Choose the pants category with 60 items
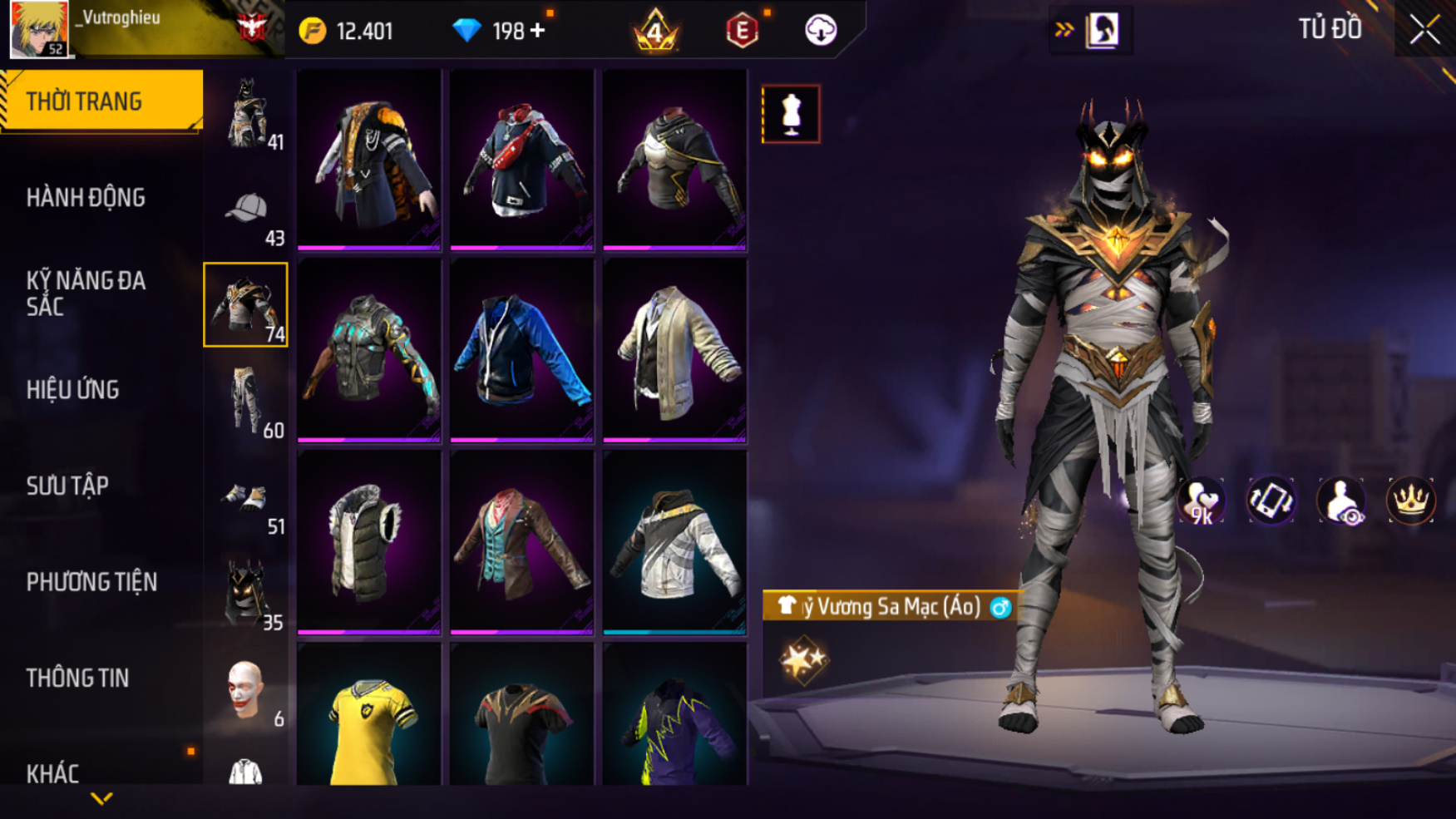The image size is (1456, 819). tap(247, 402)
